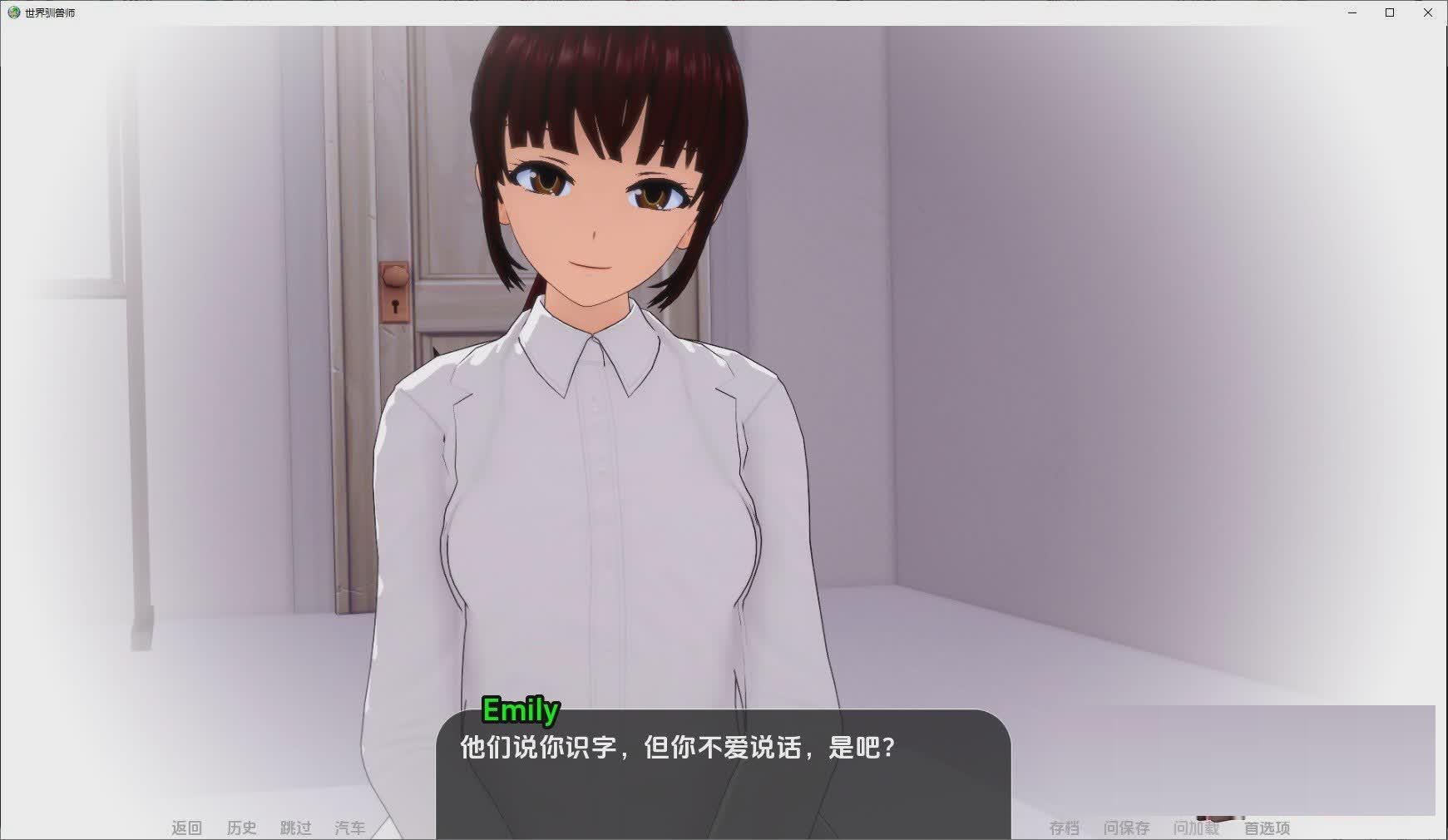Open the 存档 save screen

tap(1063, 828)
